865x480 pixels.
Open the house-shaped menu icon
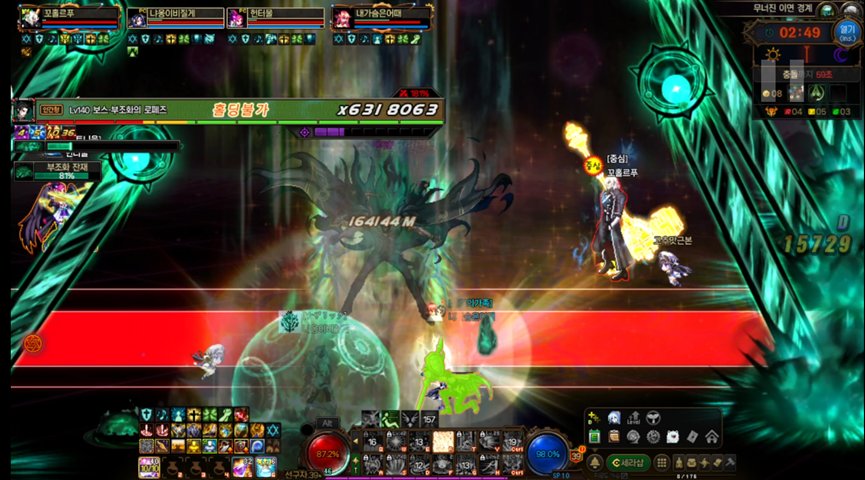711,436
